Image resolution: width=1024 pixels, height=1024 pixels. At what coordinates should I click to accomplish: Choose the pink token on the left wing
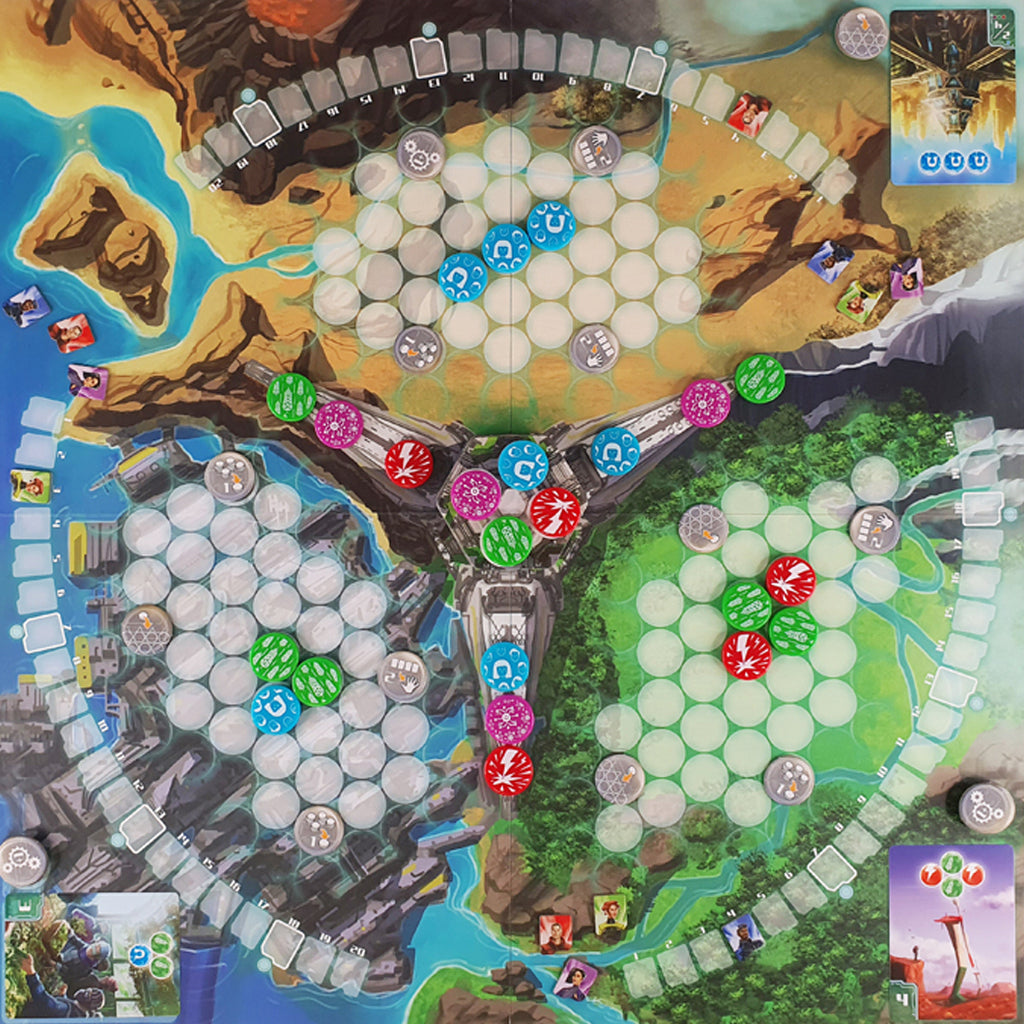338,424
